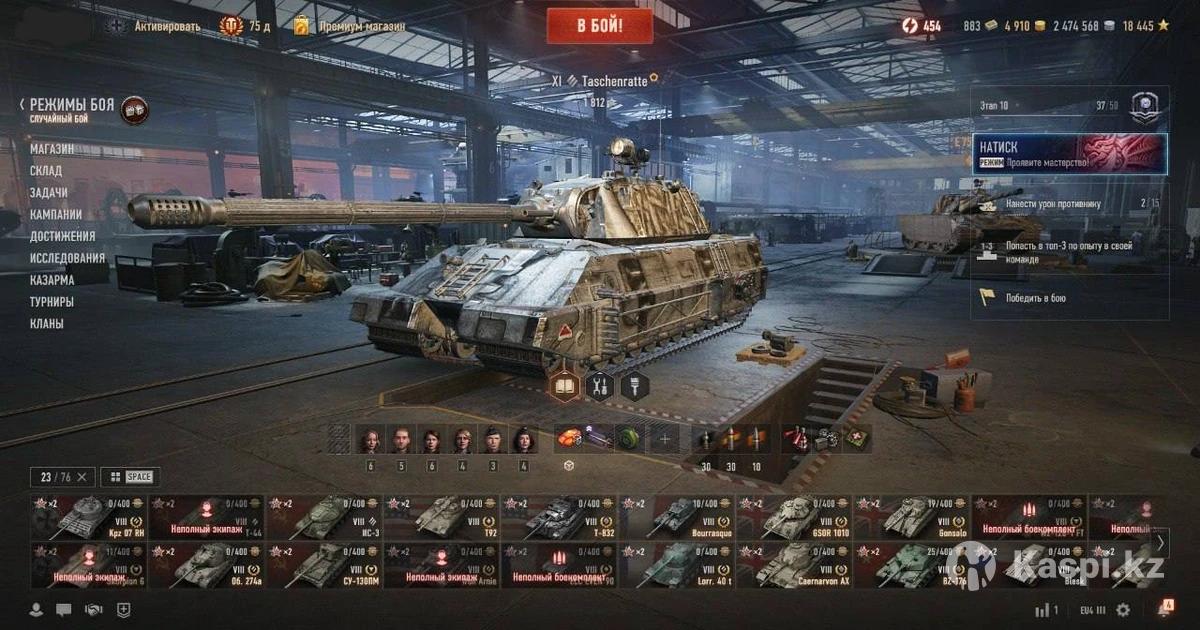Screen dimensions: 1200x630
Task: Choose the Bourrasque tank from the carousel
Action: pyautogui.click(x=677, y=518)
